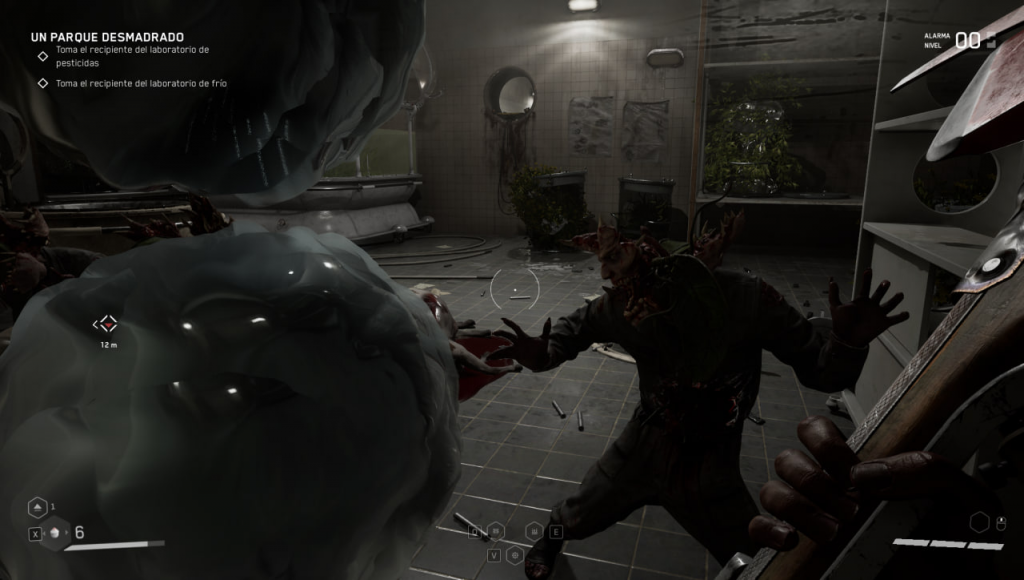Activate the hexagon ability beside the E key
Viewport: 1024px width, 580px height.
click(535, 531)
